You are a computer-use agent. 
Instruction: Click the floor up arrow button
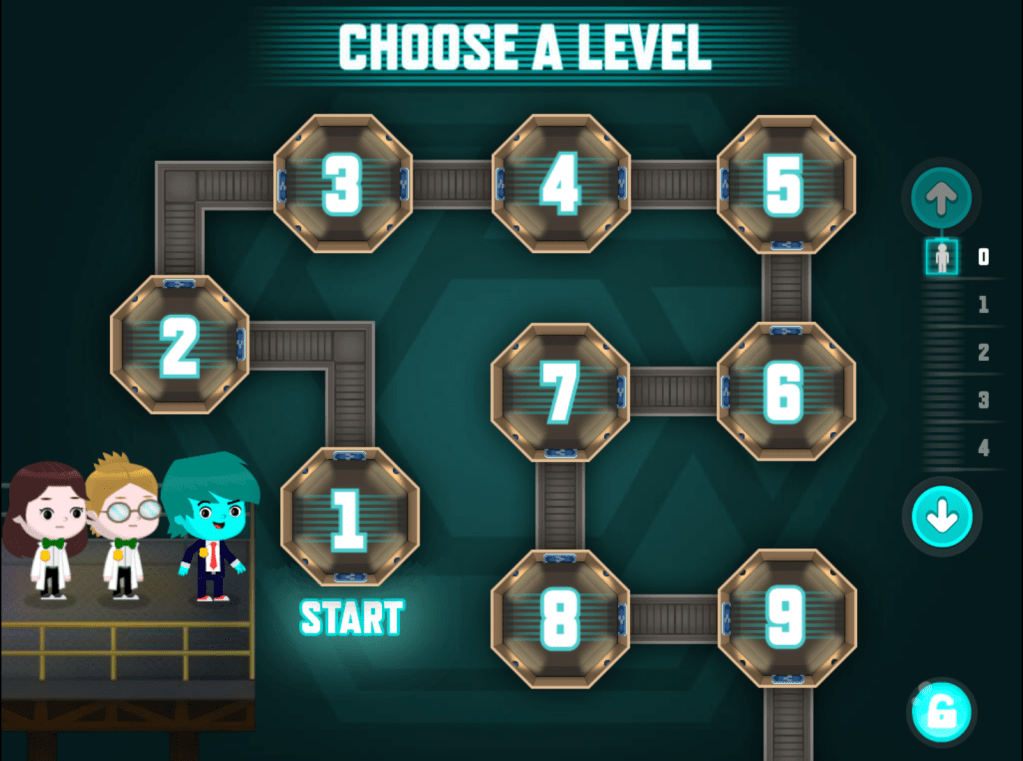point(941,199)
